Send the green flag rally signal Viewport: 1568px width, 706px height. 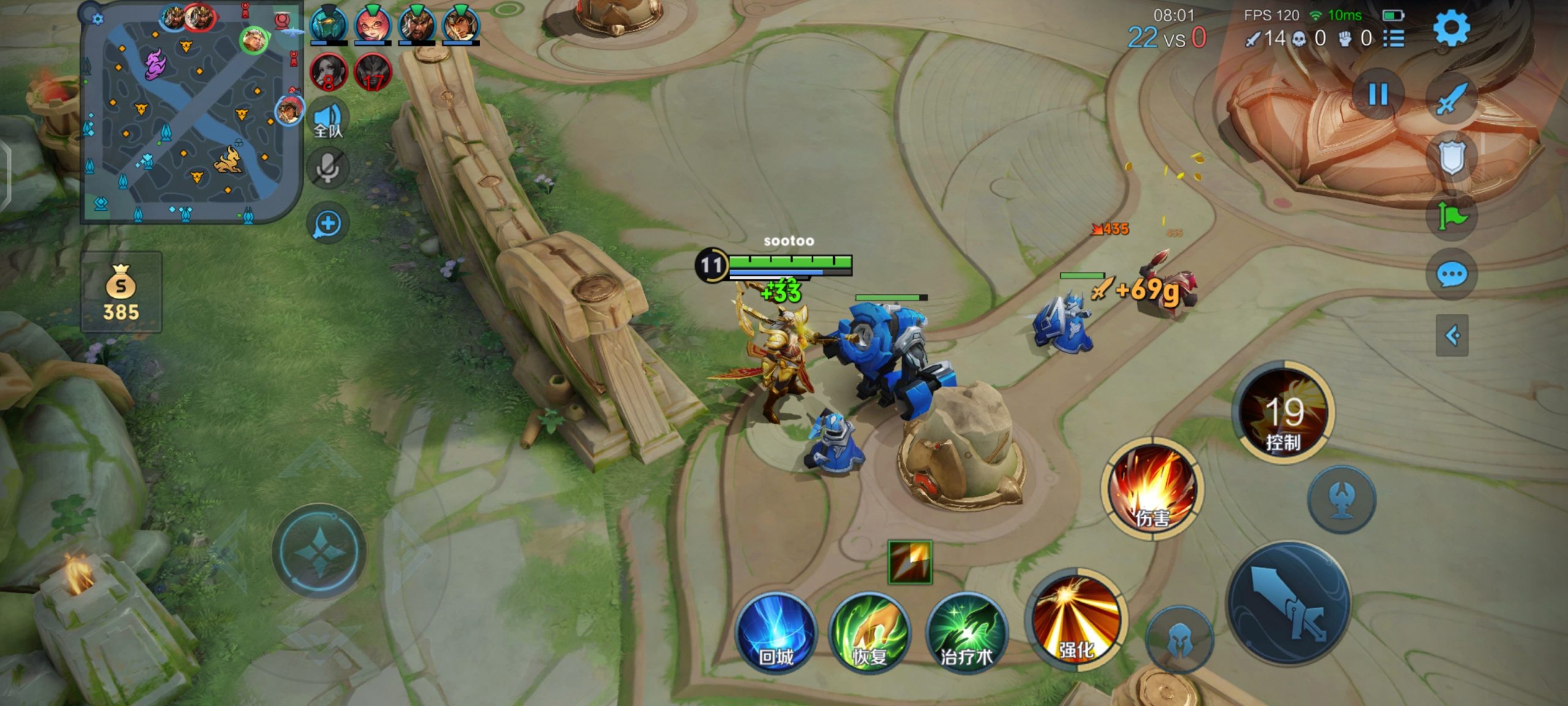click(x=1452, y=216)
